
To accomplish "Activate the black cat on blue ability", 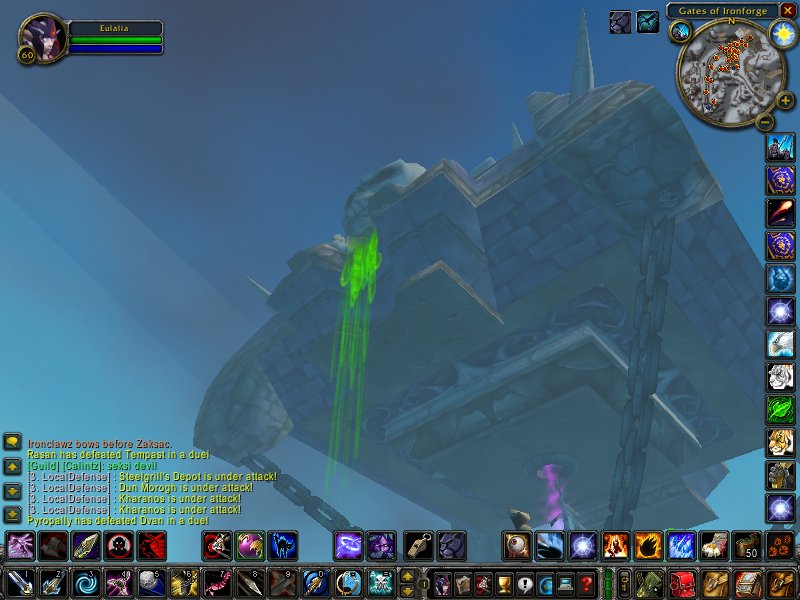I will [x=283, y=546].
